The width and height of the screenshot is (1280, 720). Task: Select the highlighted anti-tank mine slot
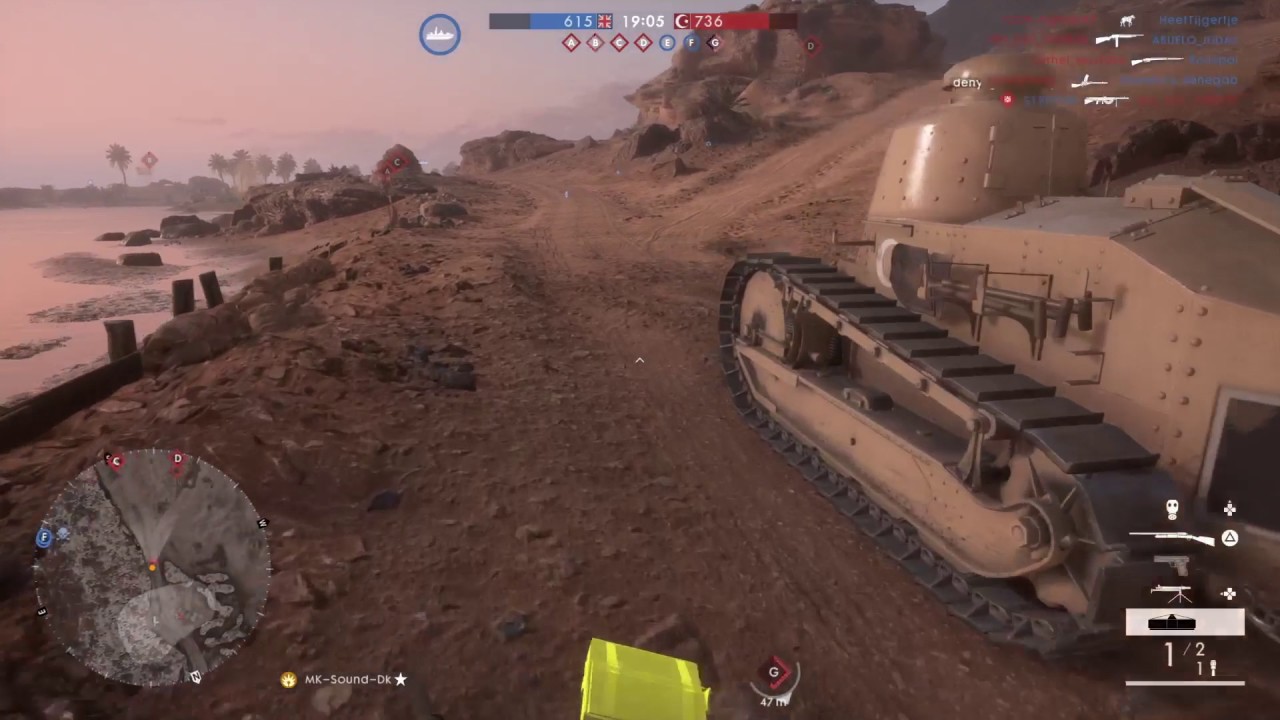point(1185,622)
